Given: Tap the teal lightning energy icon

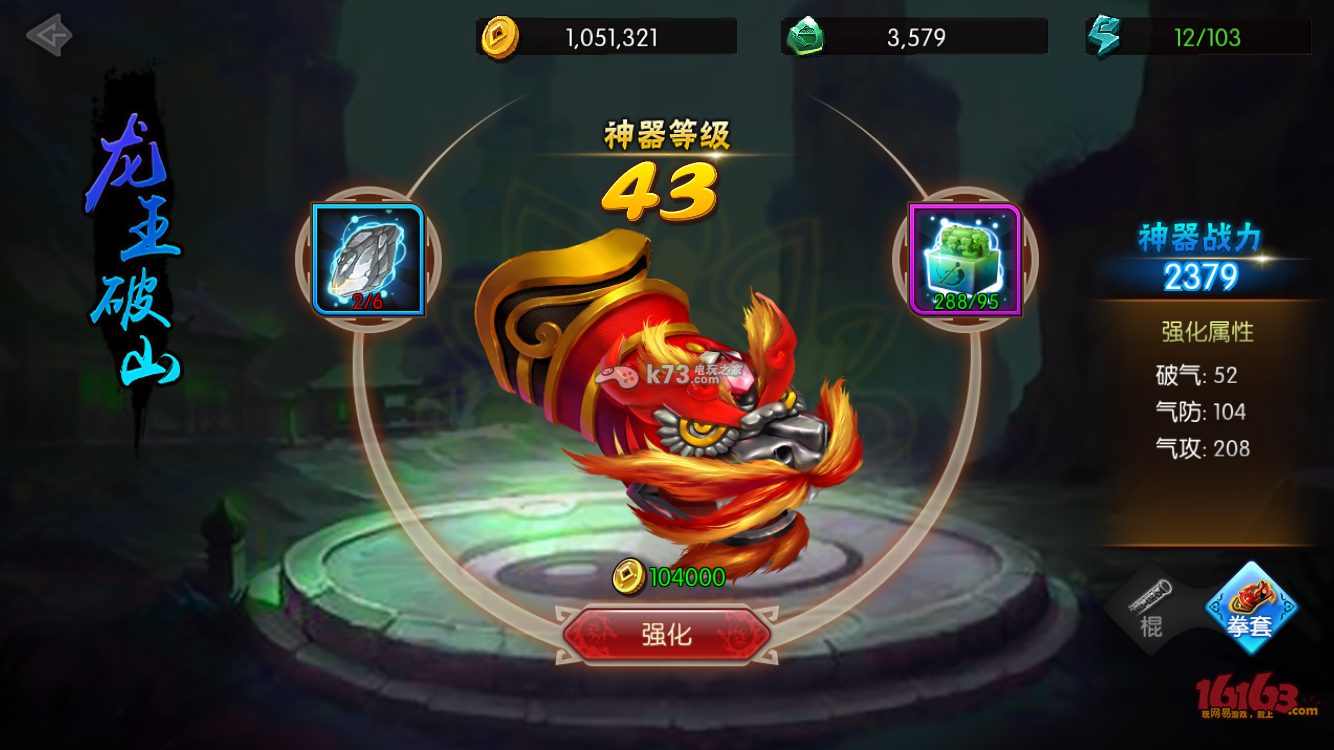Looking at the screenshot, I should click(x=1105, y=38).
